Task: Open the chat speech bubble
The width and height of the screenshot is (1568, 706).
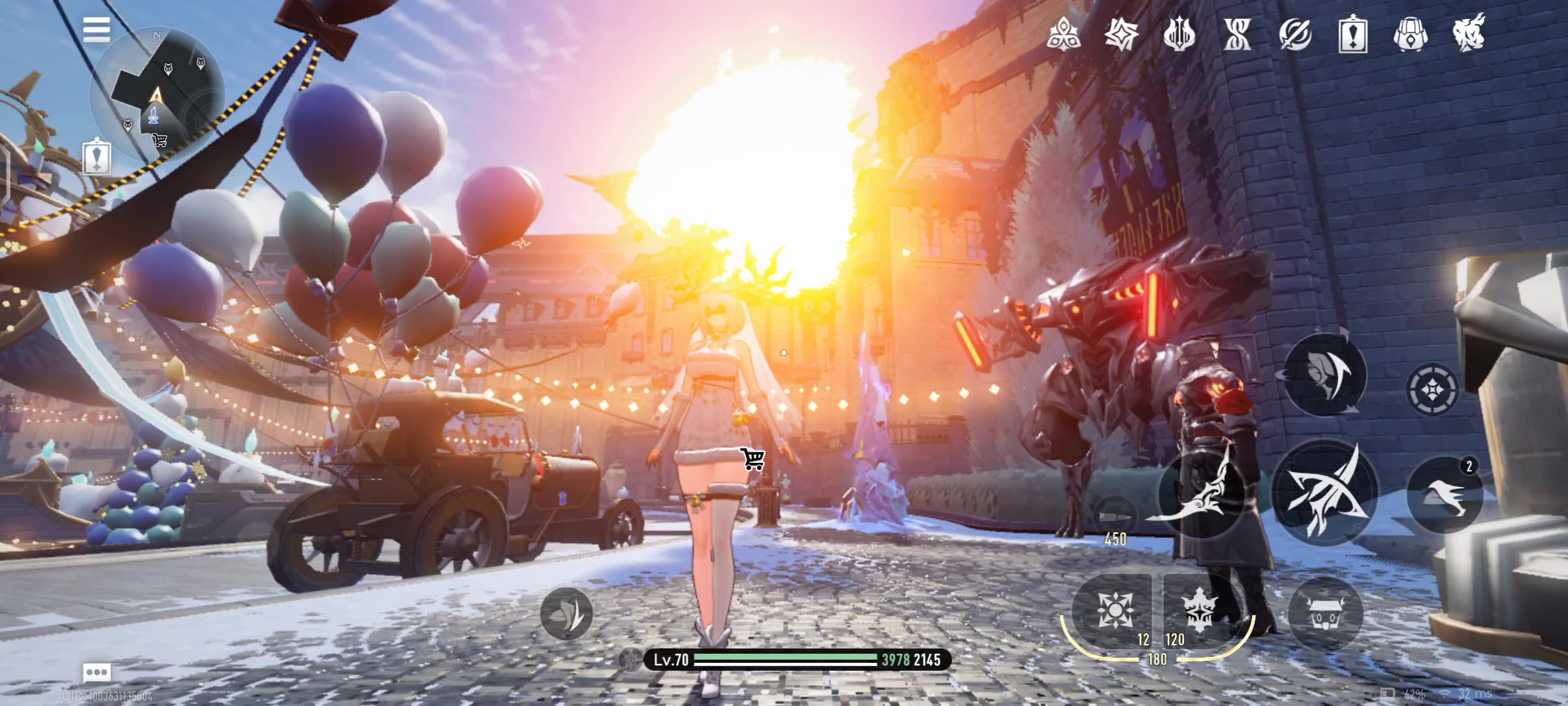Action: point(97,672)
